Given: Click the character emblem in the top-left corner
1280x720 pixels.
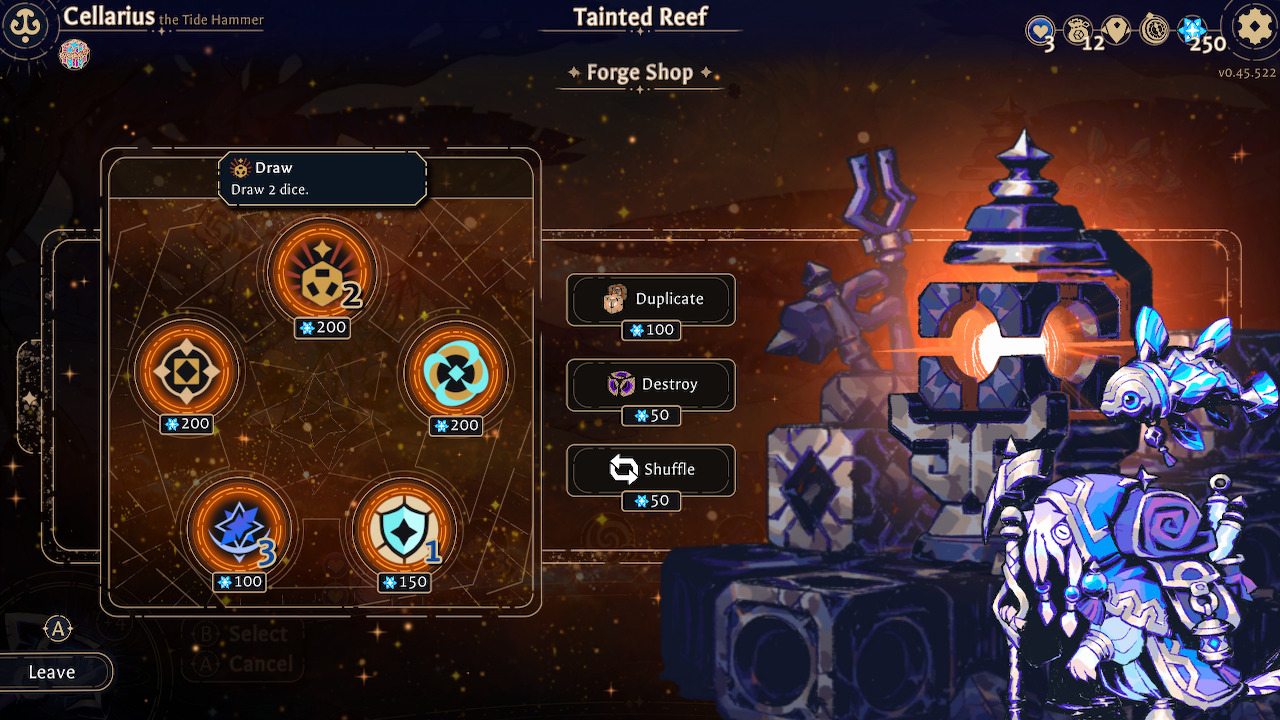Looking at the screenshot, I should 27,27.
